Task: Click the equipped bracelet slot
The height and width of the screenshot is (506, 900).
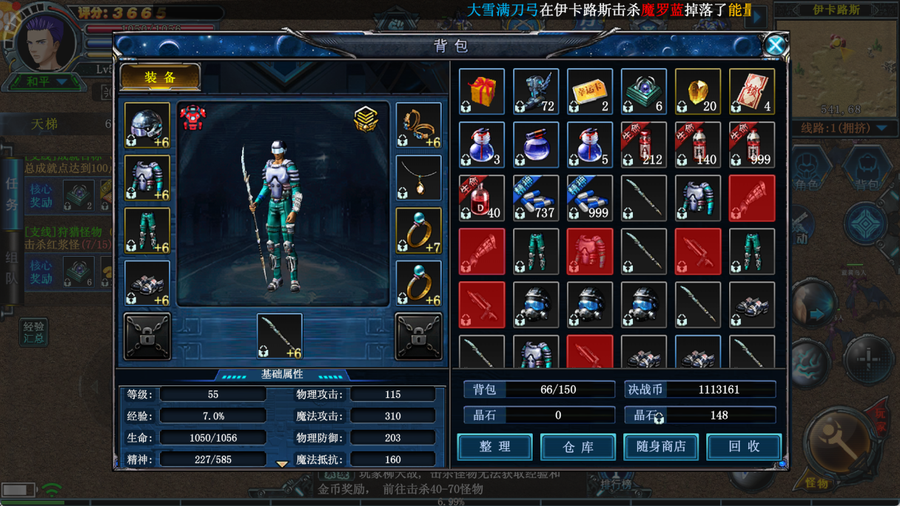Action: point(419,126)
